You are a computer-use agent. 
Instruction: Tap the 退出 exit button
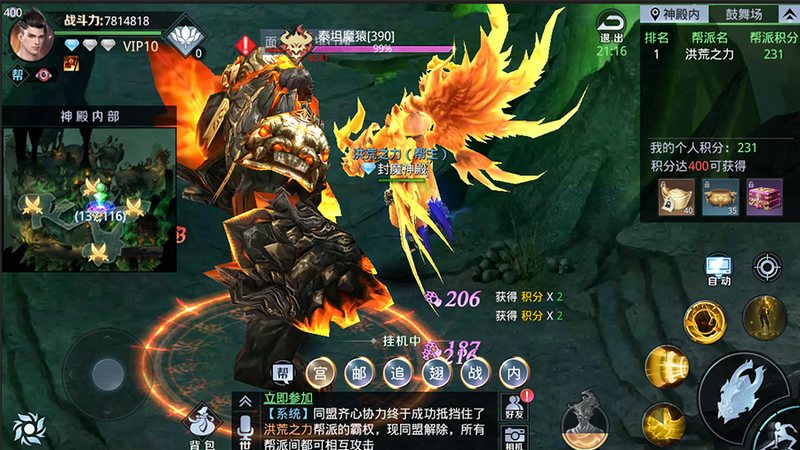point(608,26)
